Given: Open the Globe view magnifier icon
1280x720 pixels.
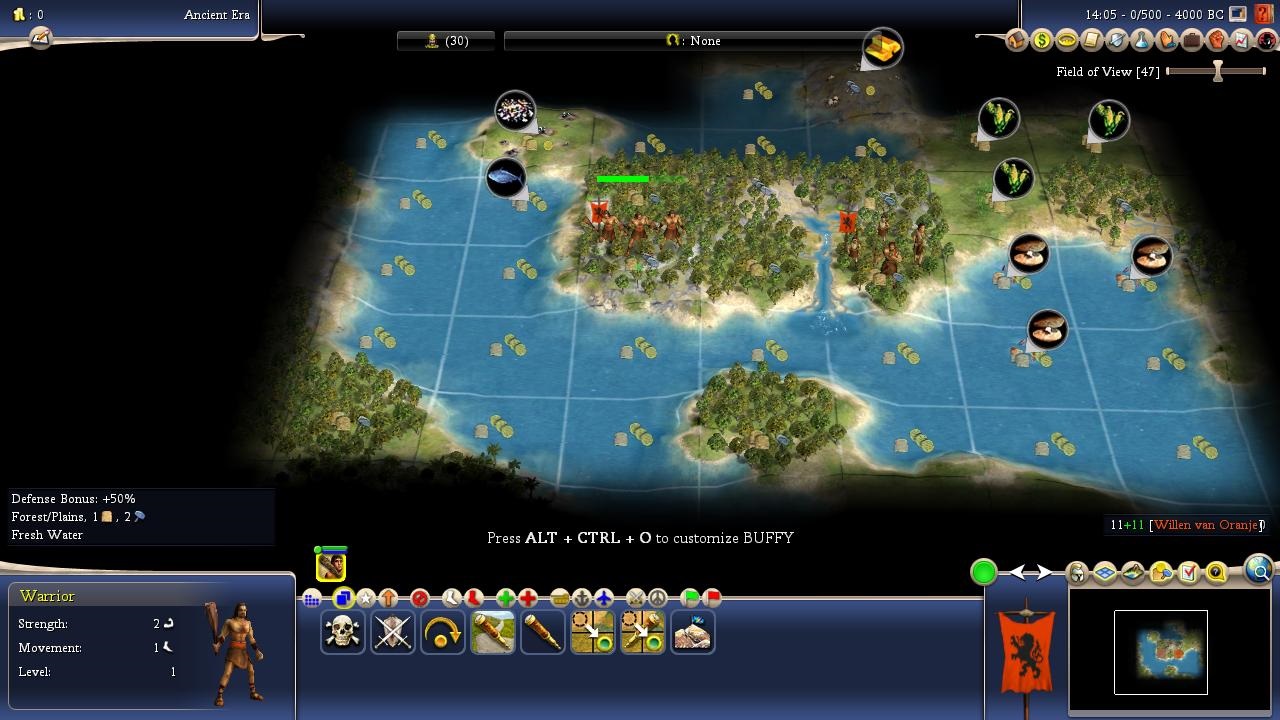Looking at the screenshot, I should [x=1260, y=570].
